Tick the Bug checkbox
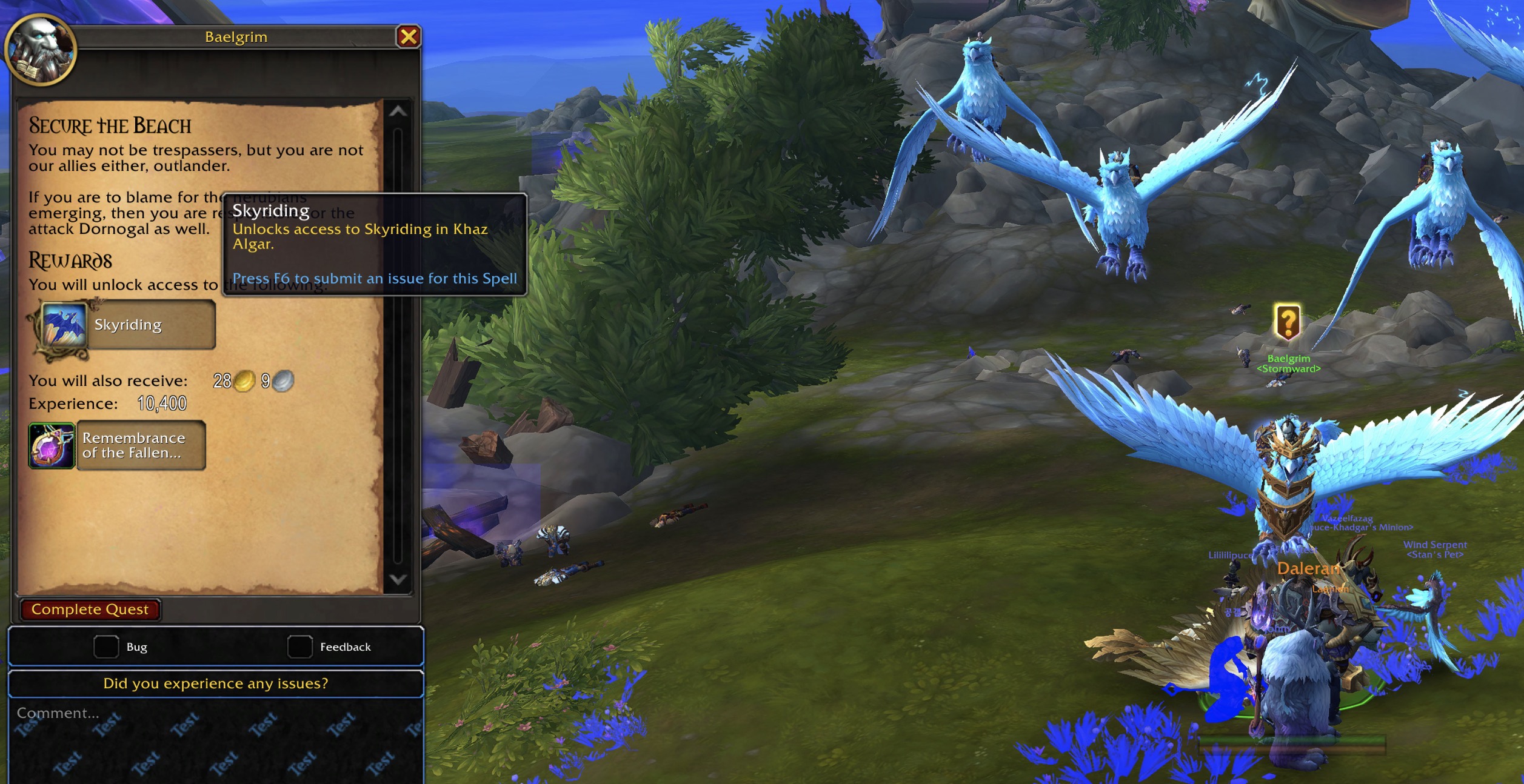Image resolution: width=1524 pixels, height=784 pixels. [x=106, y=646]
